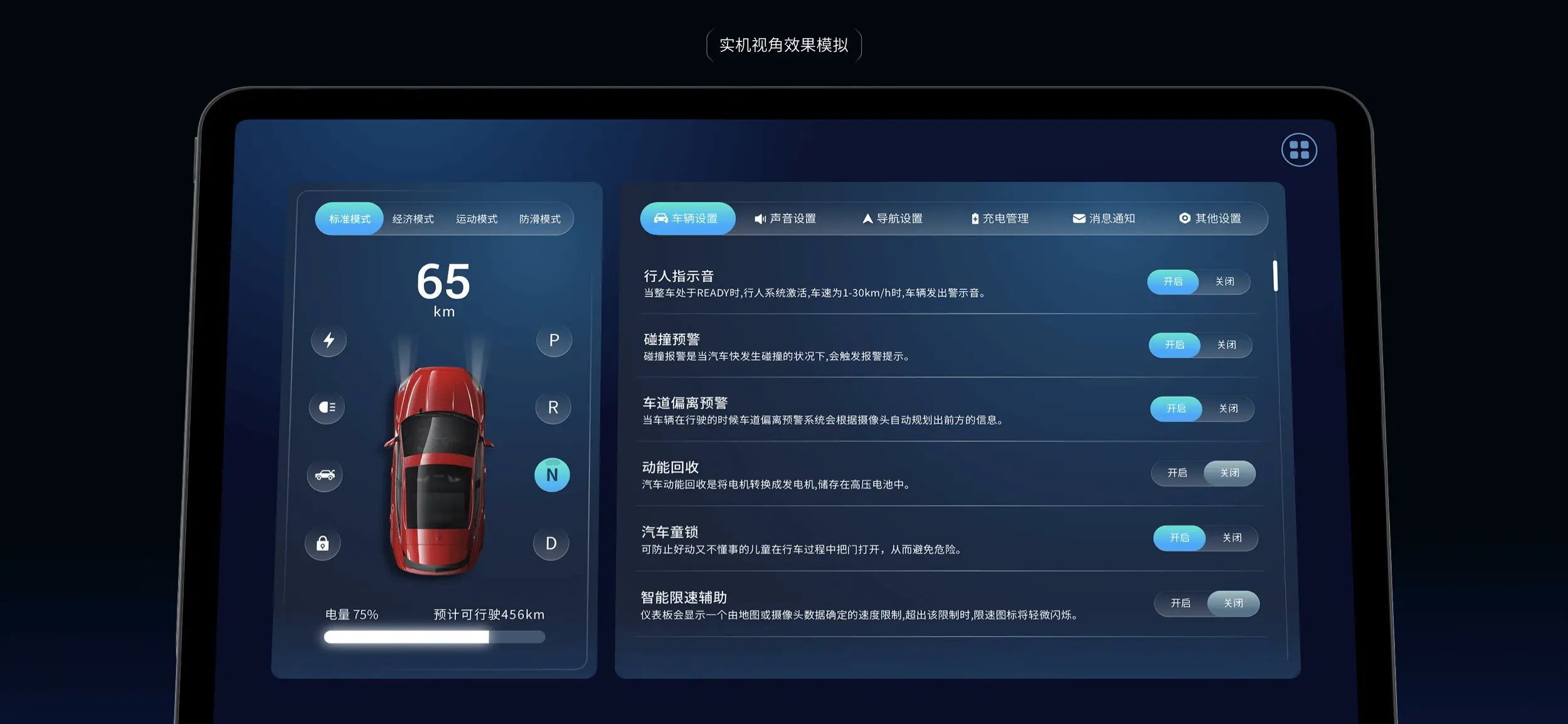Open the four-square app grid button
This screenshot has height=724, width=1568.
coord(1299,150)
